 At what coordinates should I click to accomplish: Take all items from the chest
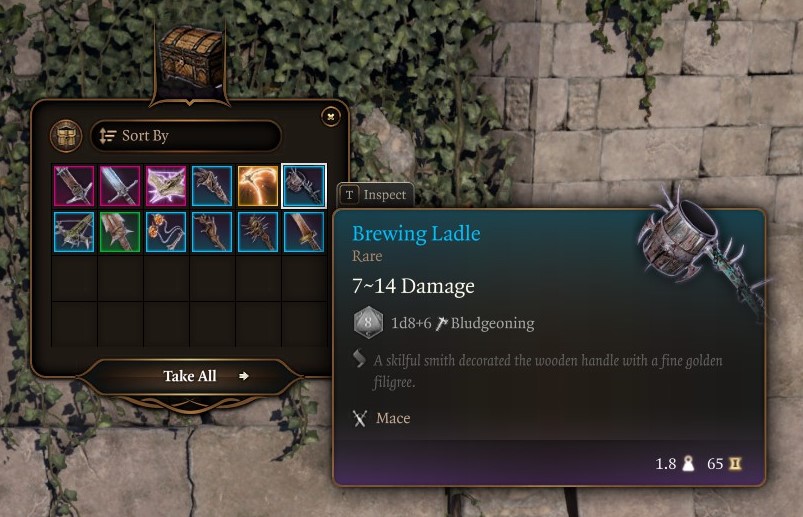(x=191, y=376)
